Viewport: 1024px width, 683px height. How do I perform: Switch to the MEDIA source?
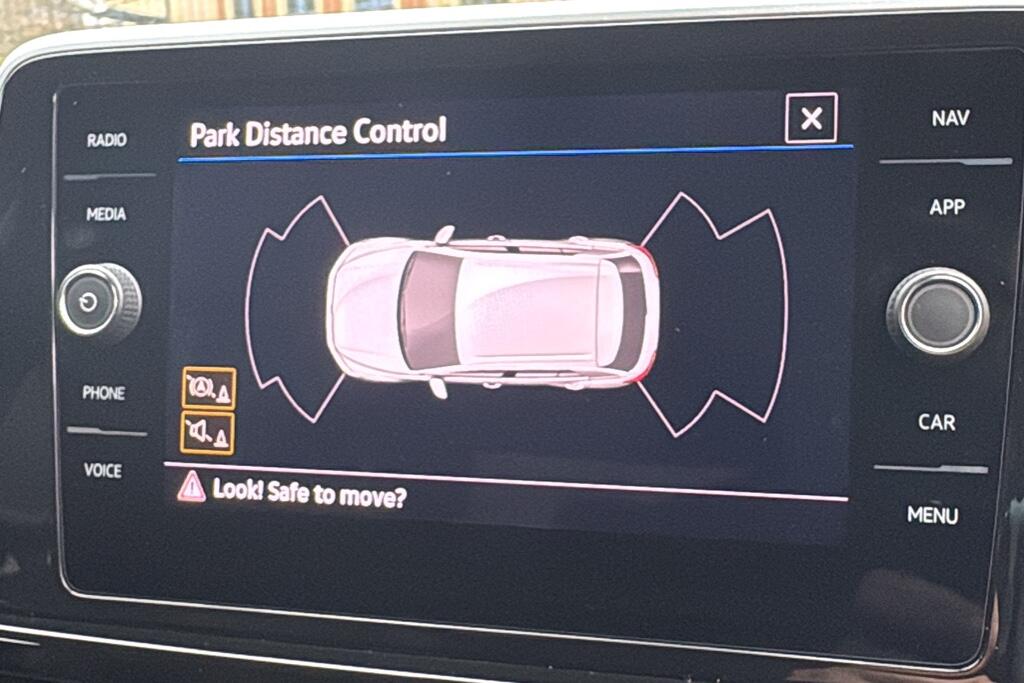click(106, 214)
